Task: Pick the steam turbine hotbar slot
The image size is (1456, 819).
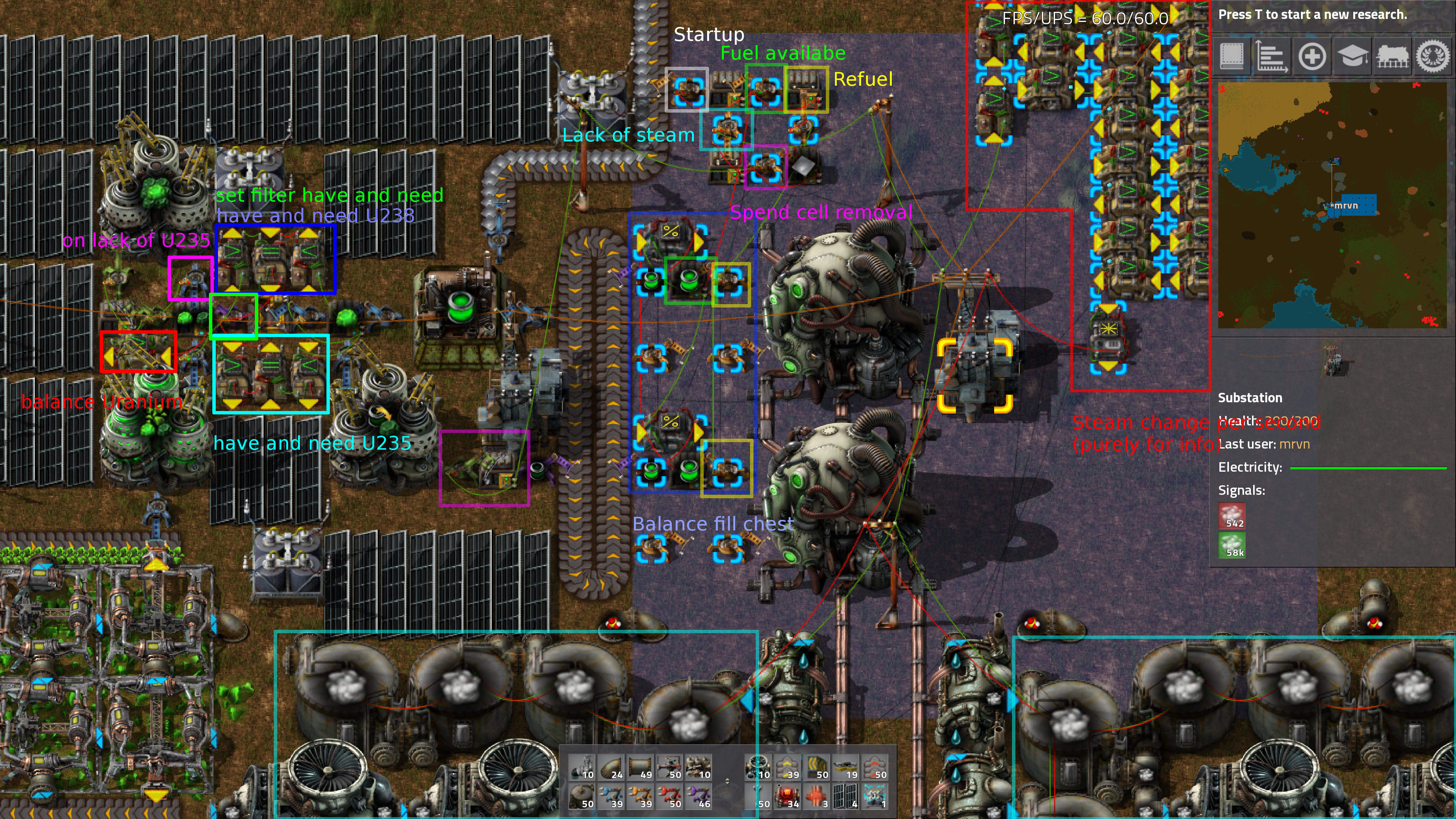Action: [758, 767]
